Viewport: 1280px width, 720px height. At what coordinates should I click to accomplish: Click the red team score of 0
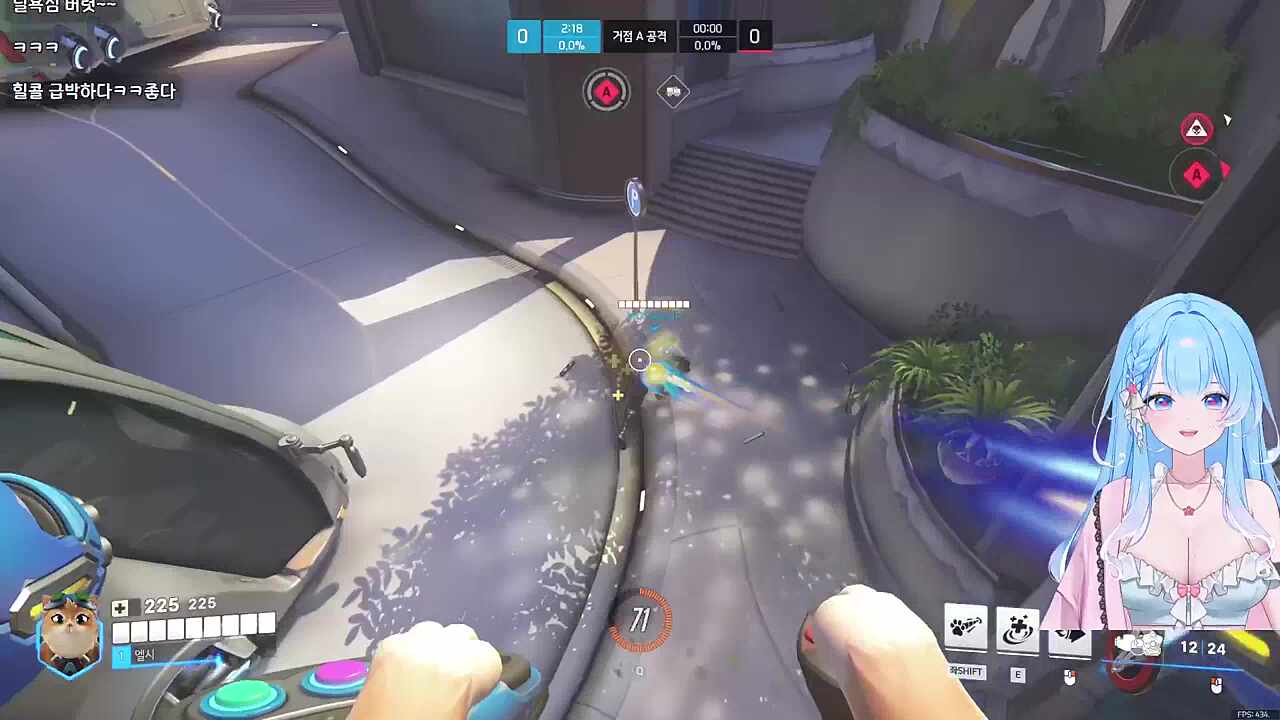(755, 36)
